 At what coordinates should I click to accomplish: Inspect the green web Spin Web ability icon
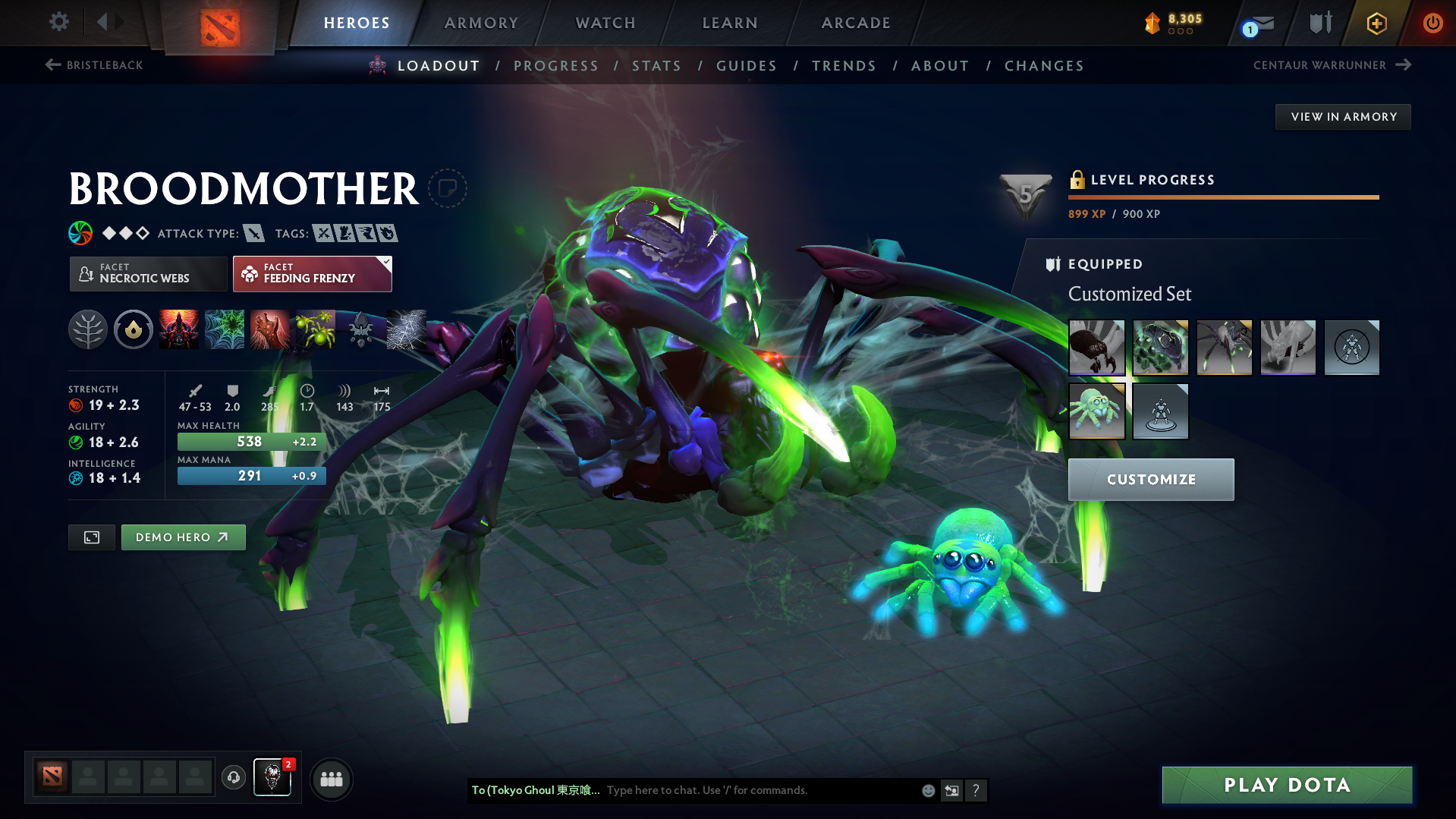click(x=224, y=329)
